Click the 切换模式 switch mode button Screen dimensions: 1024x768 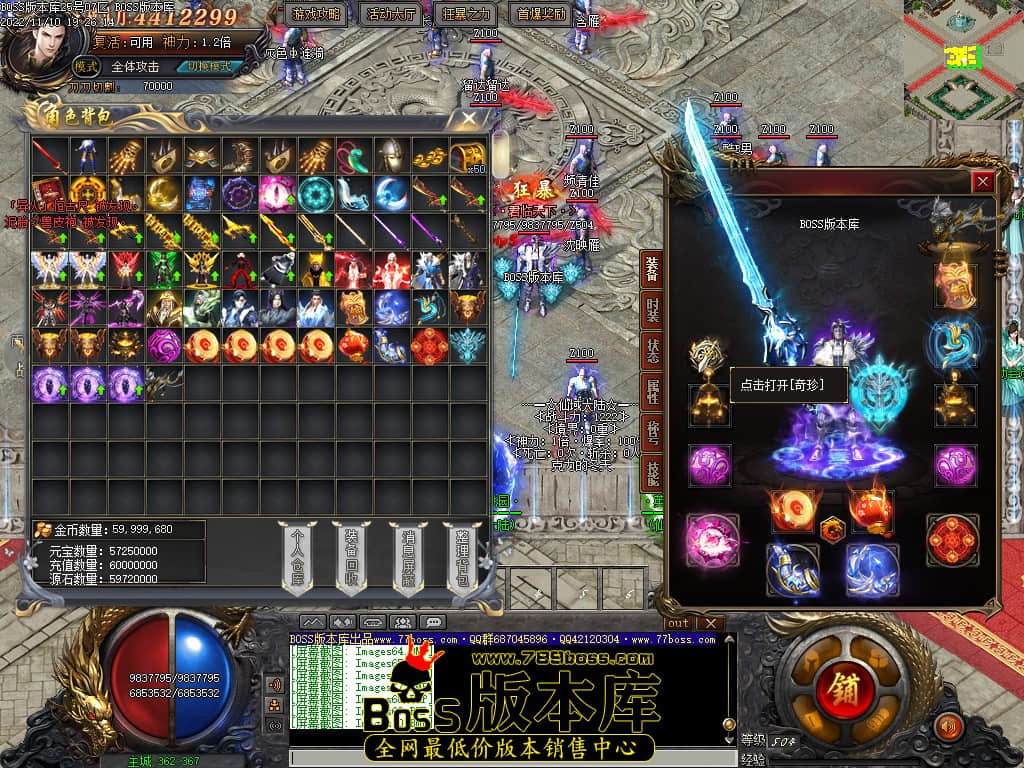[x=209, y=67]
